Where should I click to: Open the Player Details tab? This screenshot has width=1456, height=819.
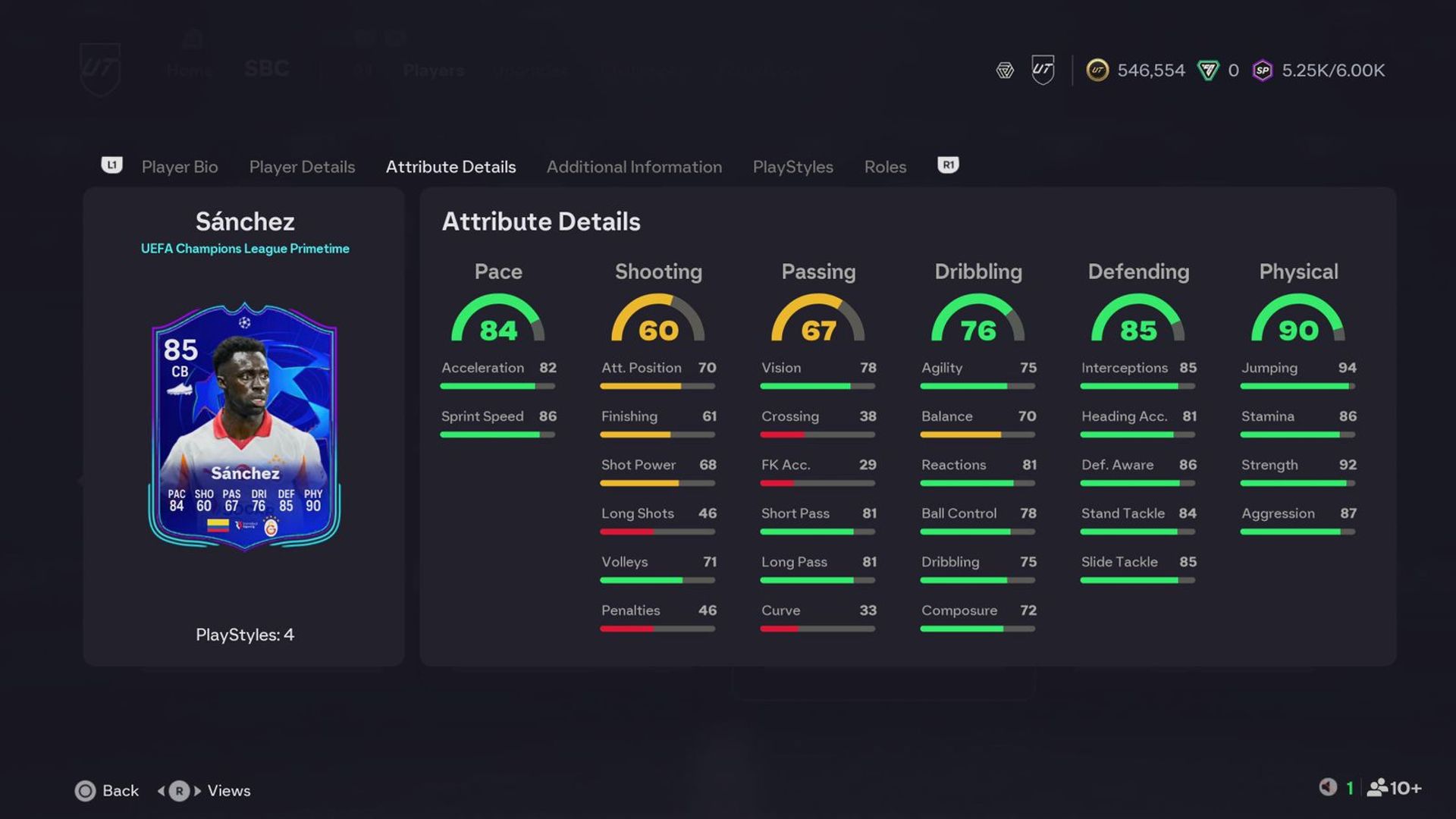(302, 167)
